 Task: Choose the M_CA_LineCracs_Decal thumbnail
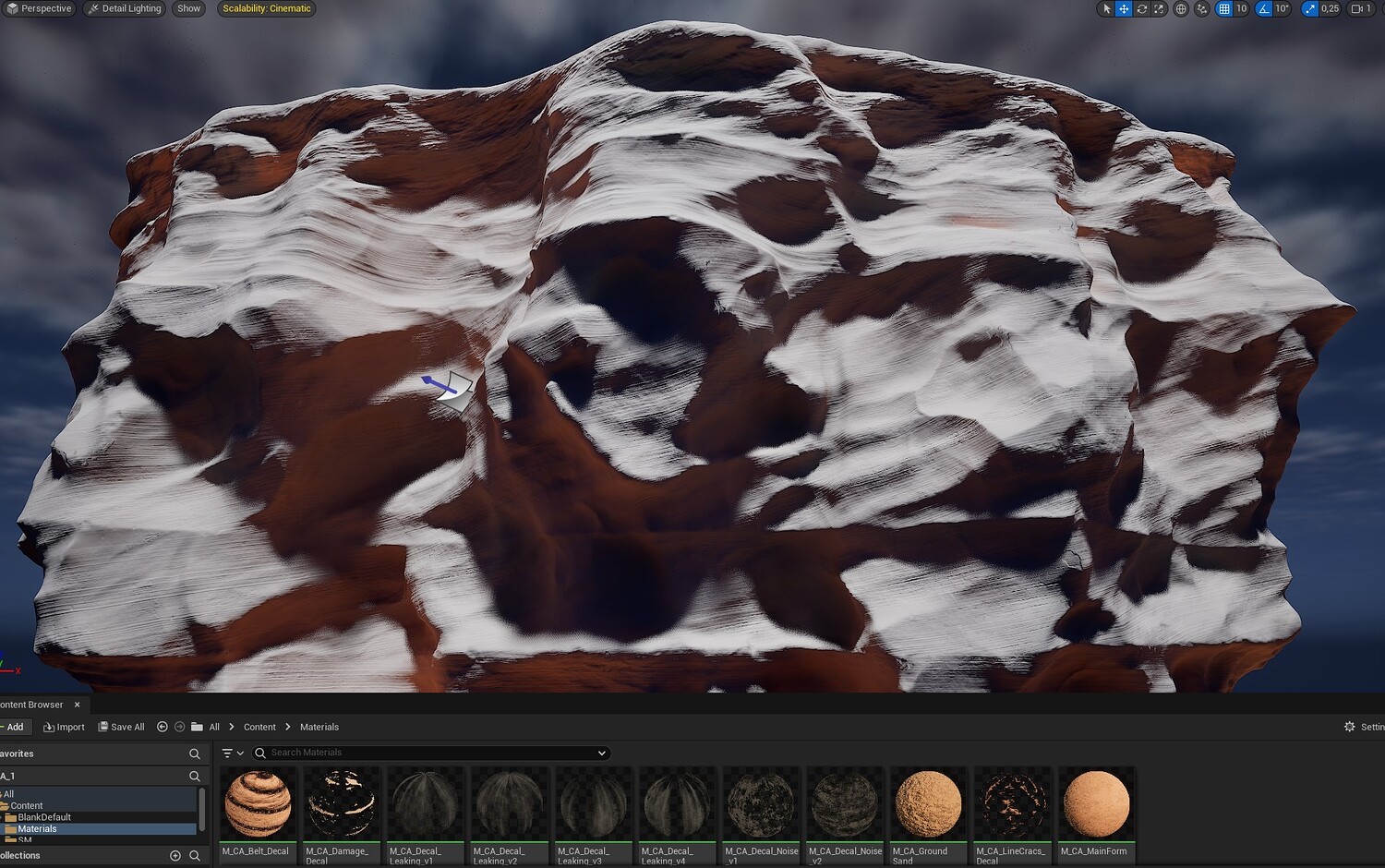(1012, 805)
